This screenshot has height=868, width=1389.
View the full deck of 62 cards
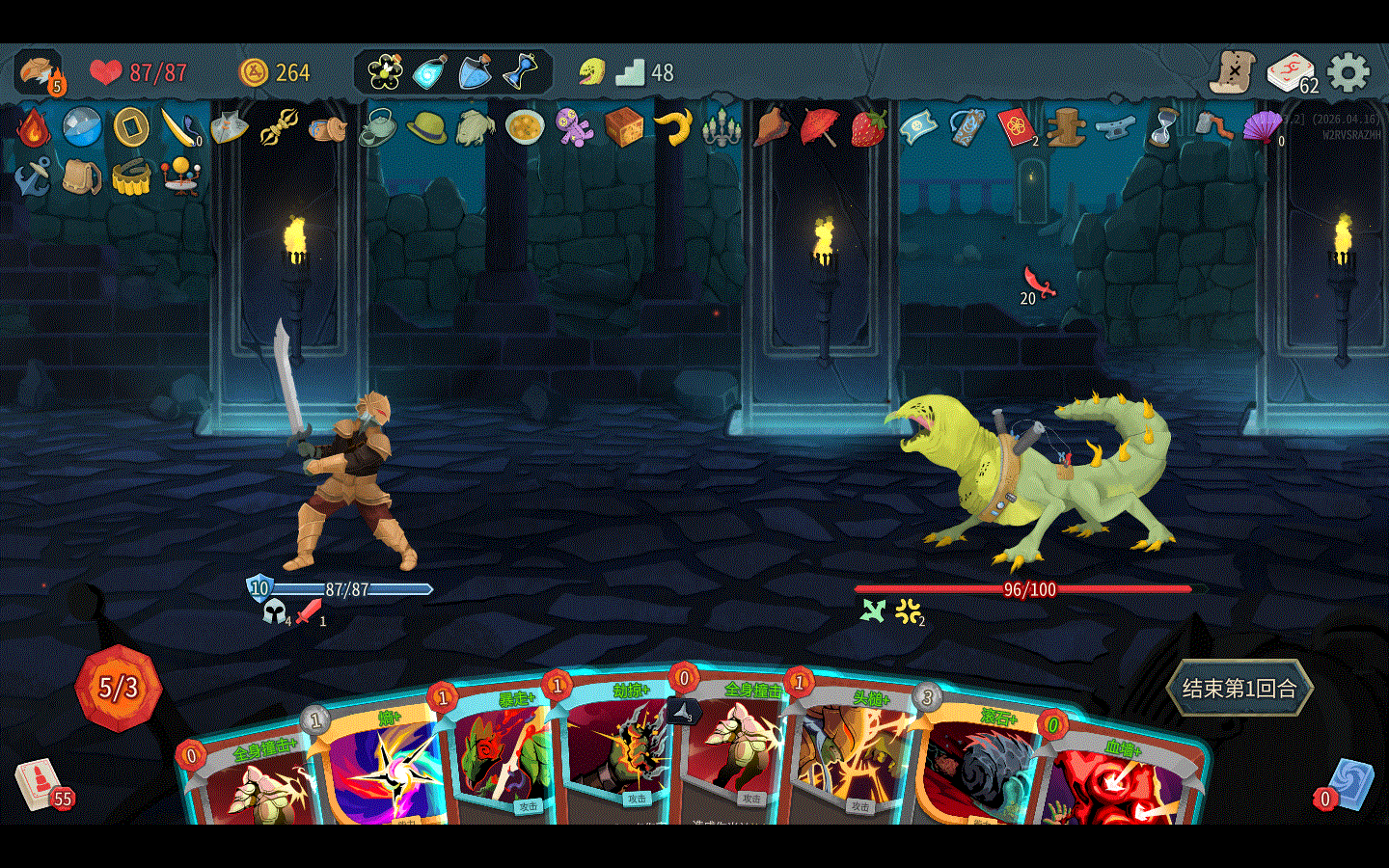tap(1290, 72)
